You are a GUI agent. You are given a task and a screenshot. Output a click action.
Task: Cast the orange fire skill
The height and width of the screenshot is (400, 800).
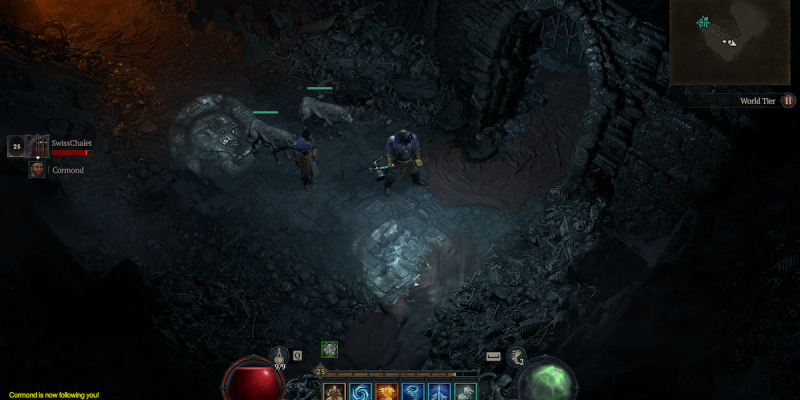coord(387,391)
